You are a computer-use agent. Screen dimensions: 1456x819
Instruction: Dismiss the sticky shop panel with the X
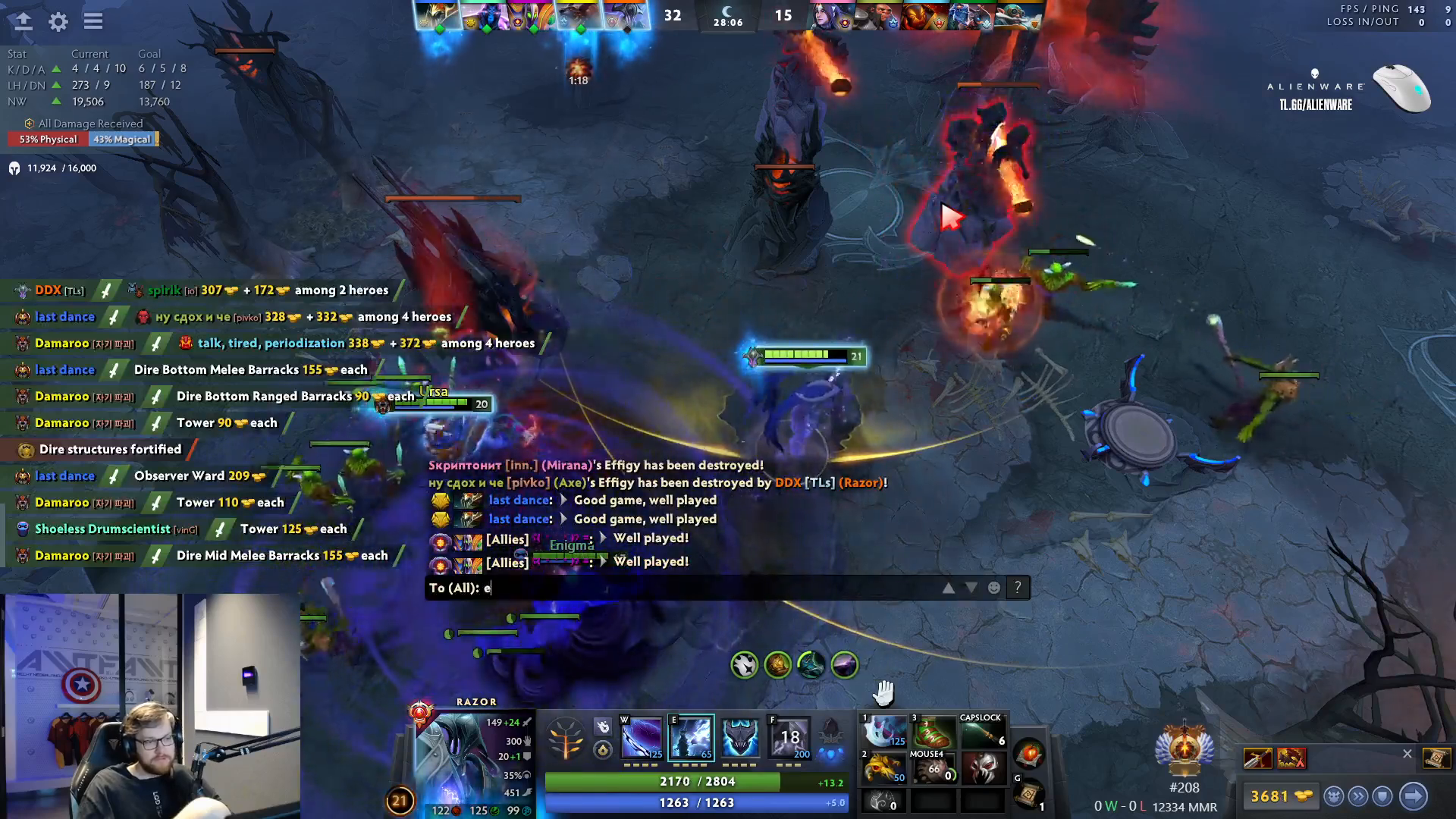[1407, 754]
